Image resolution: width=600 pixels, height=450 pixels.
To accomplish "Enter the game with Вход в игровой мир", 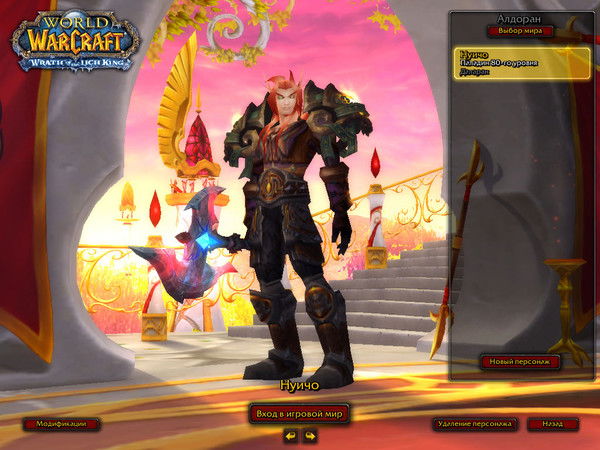I will click(299, 413).
